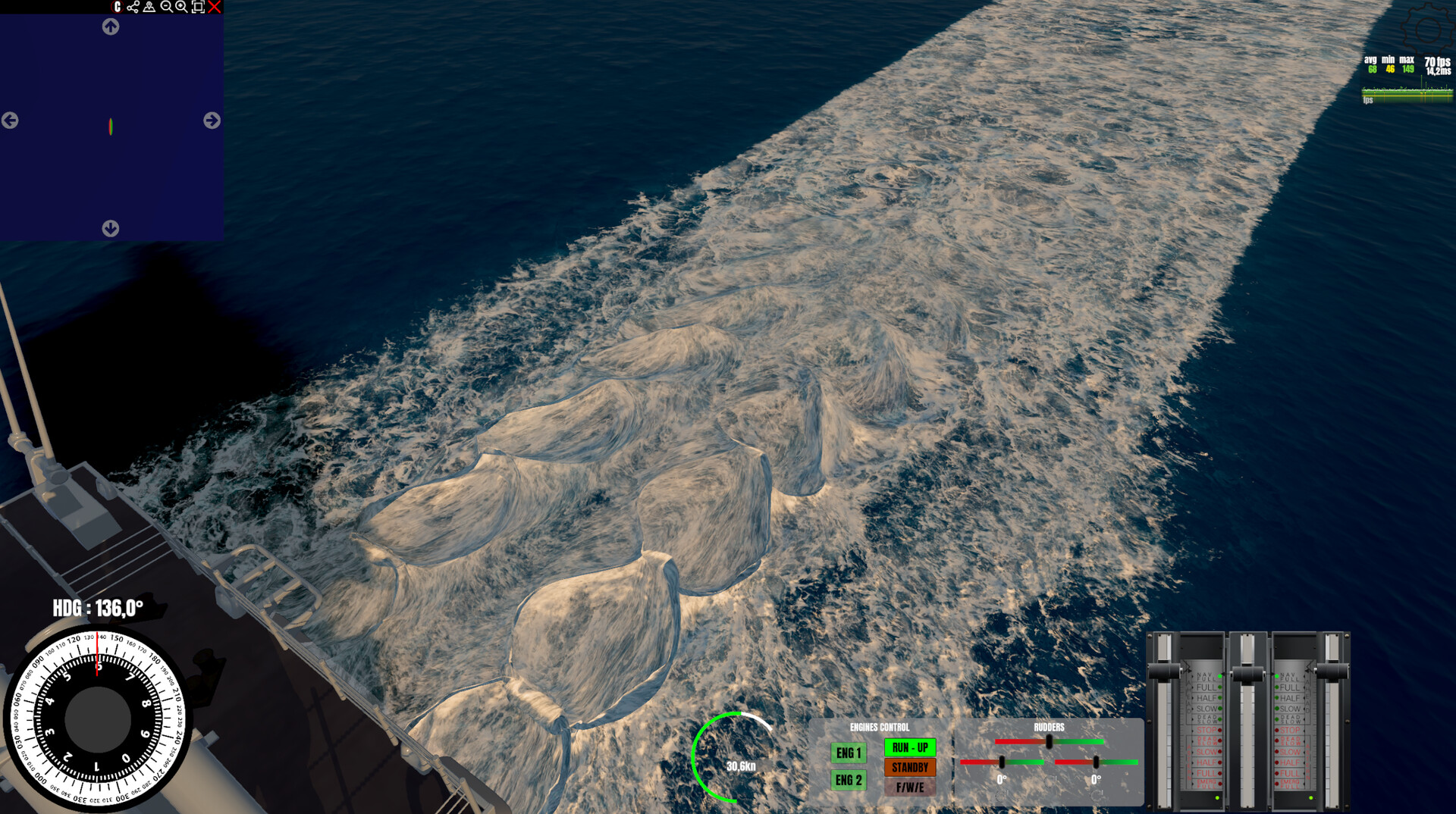Zoom out on the minimap
Screen dimensions: 1456x814
[x=167, y=7]
